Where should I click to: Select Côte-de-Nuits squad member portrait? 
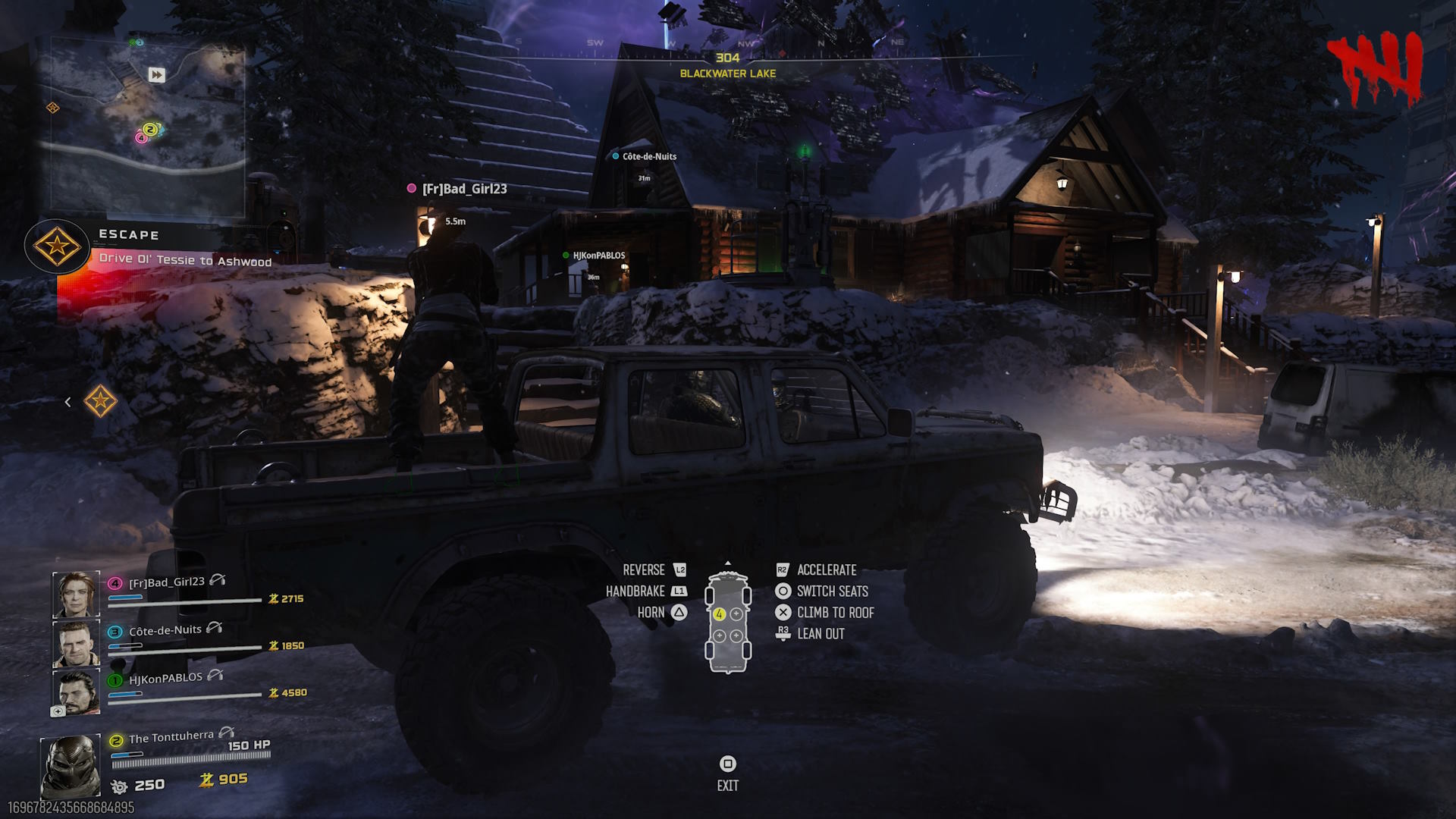(76, 643)
